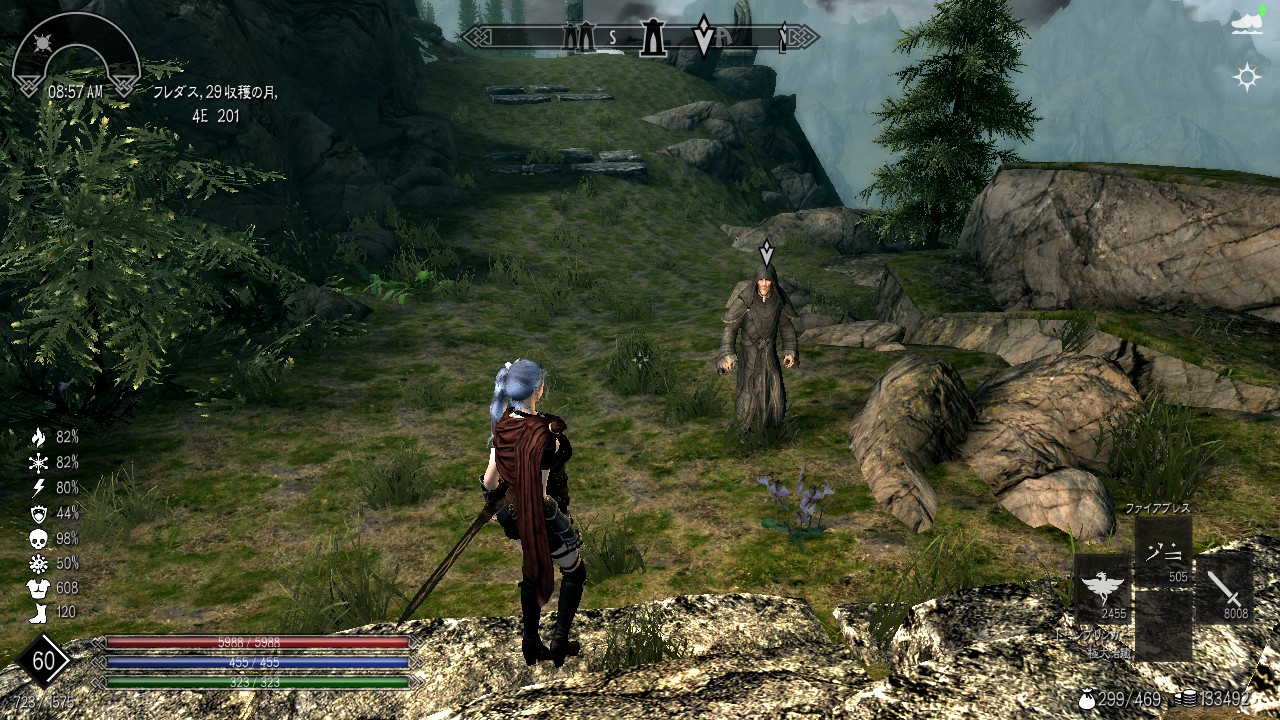Click the fire resistance flame icon
The image size is (1280, 720).
38,437
